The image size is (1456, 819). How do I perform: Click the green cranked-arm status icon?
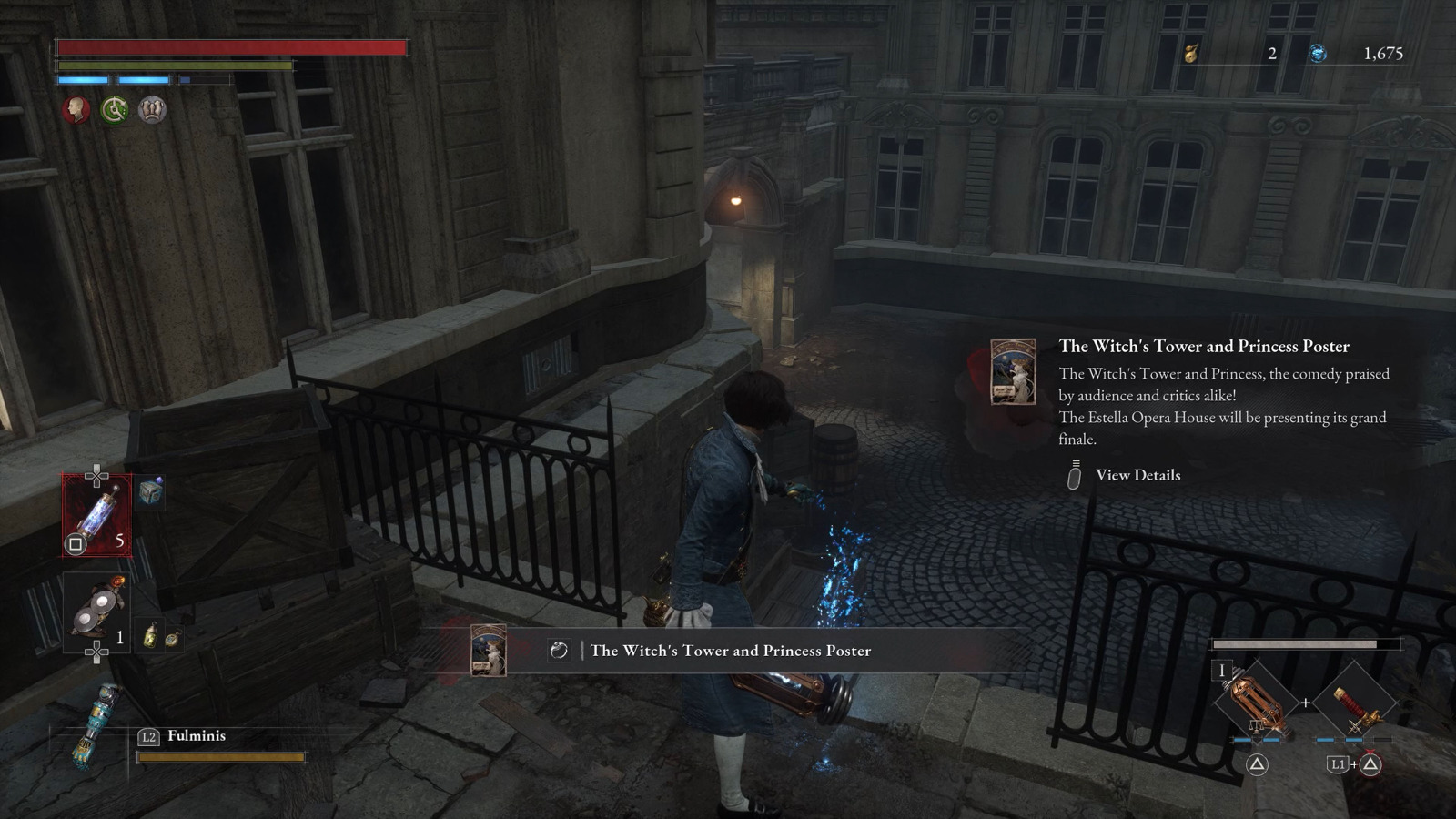point(114,110)
